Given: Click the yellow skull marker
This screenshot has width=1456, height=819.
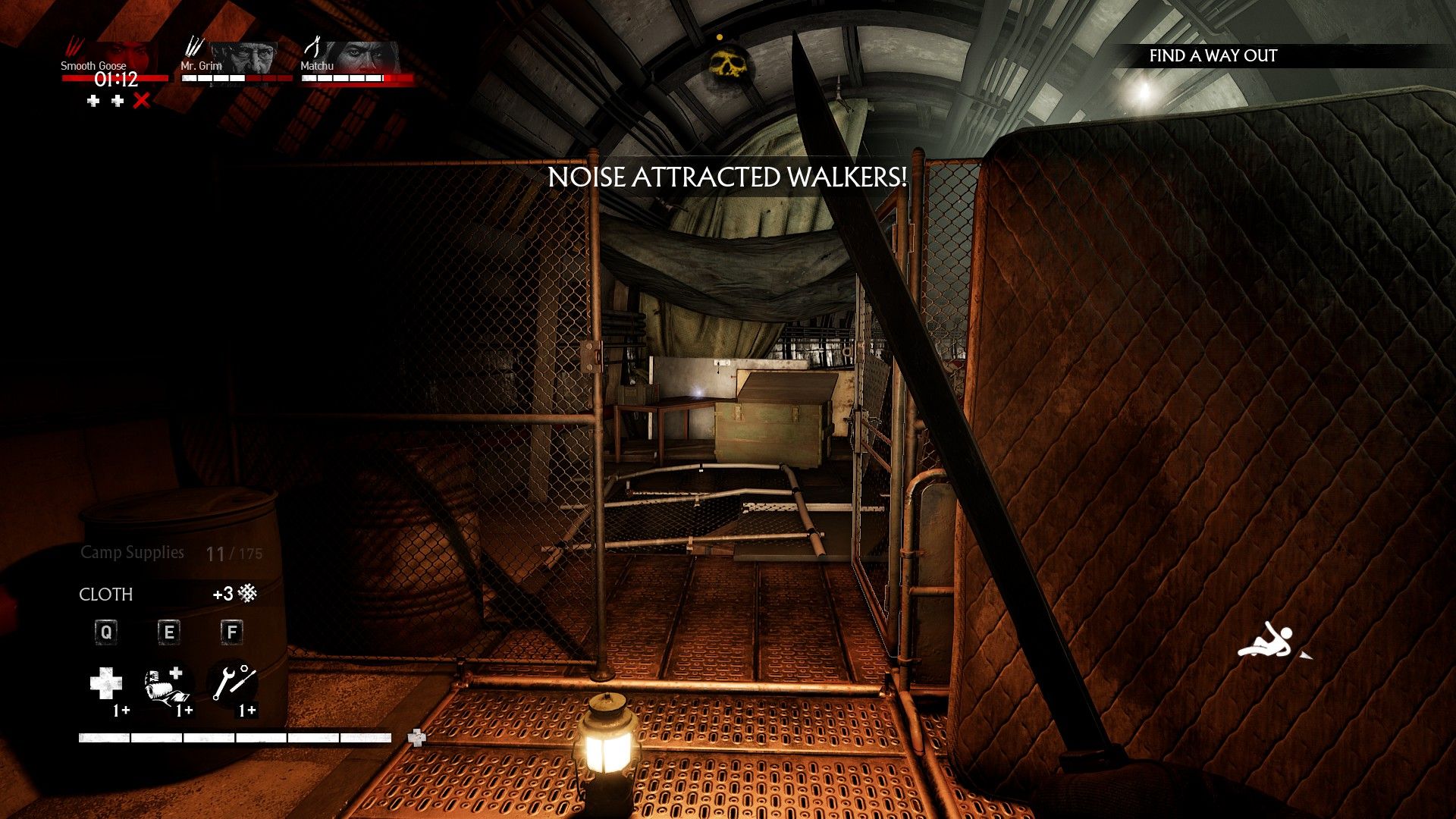Looking at the screenshot, I should coord(726,63).
